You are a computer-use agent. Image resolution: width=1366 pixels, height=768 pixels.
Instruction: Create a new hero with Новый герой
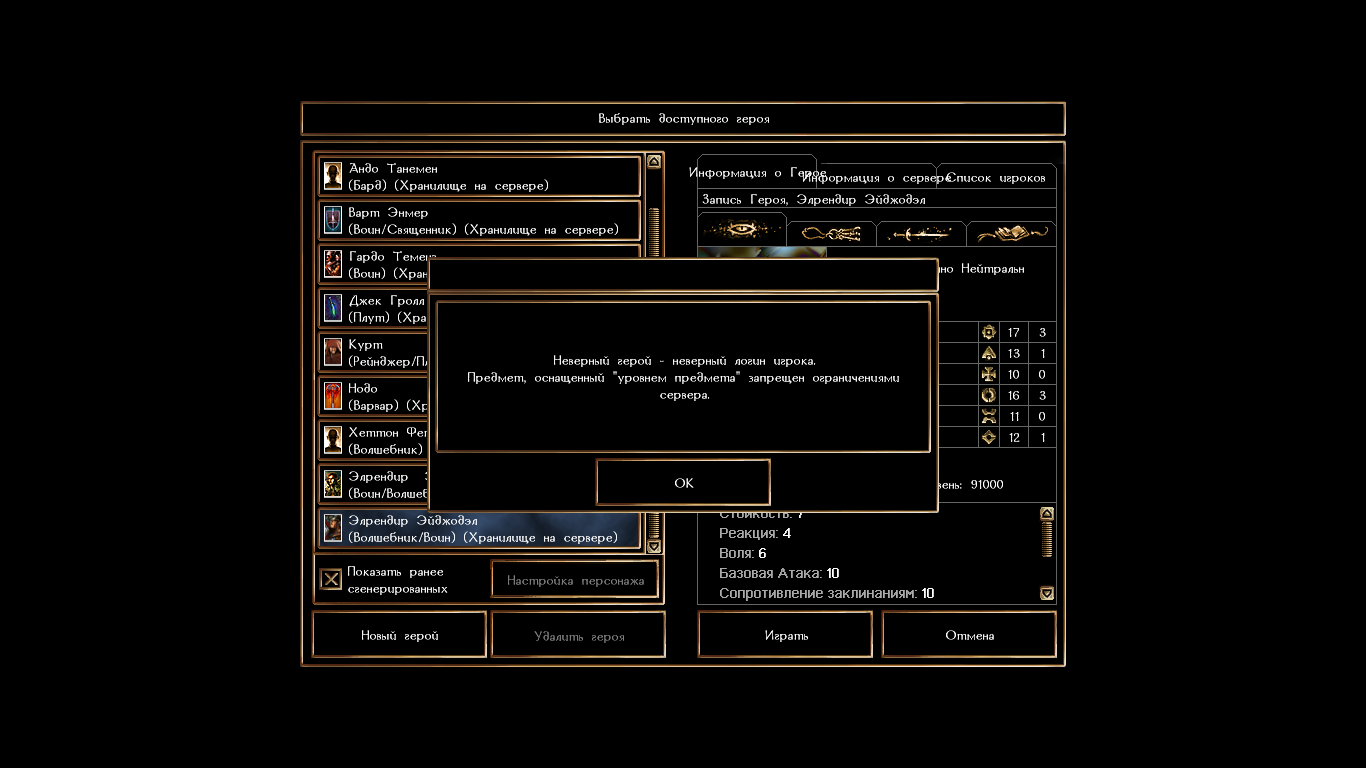pos(399,635)
